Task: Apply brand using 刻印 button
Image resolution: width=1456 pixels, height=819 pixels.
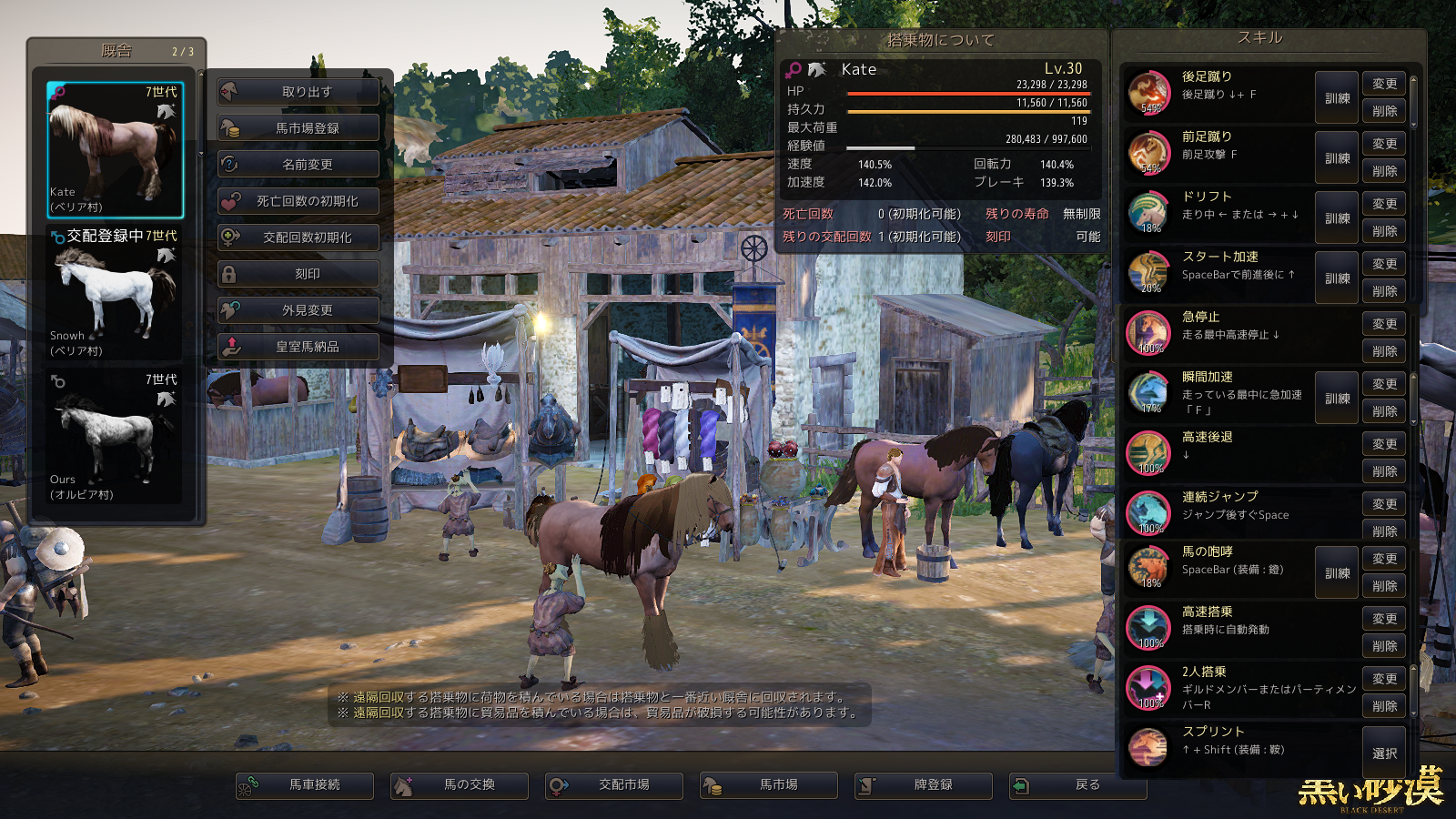Action: [298, 274]
